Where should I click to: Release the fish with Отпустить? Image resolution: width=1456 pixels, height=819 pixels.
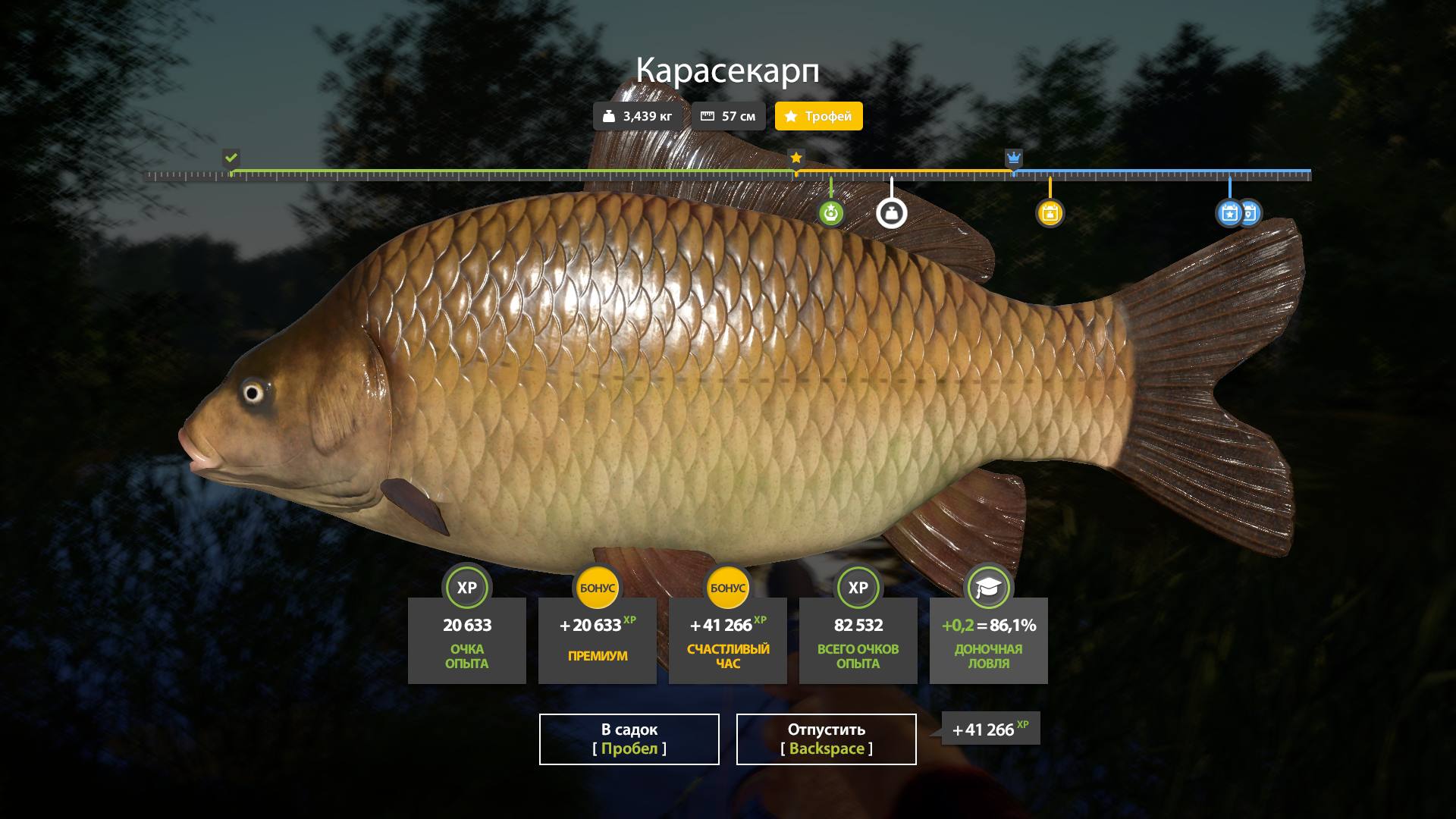(x=826, y=739)
